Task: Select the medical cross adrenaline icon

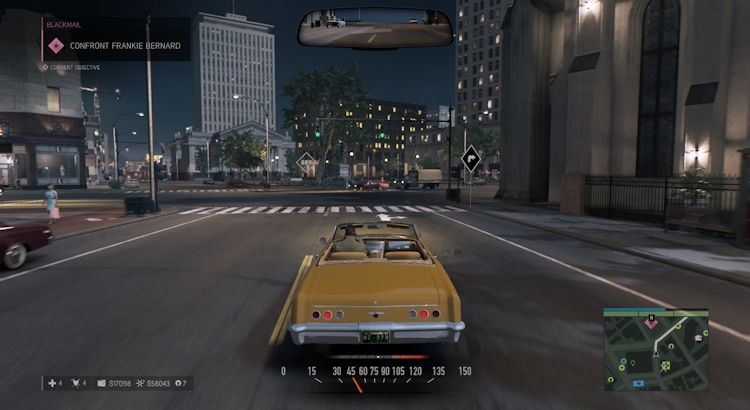Action: pyautogui.click(x=50, y=383)
